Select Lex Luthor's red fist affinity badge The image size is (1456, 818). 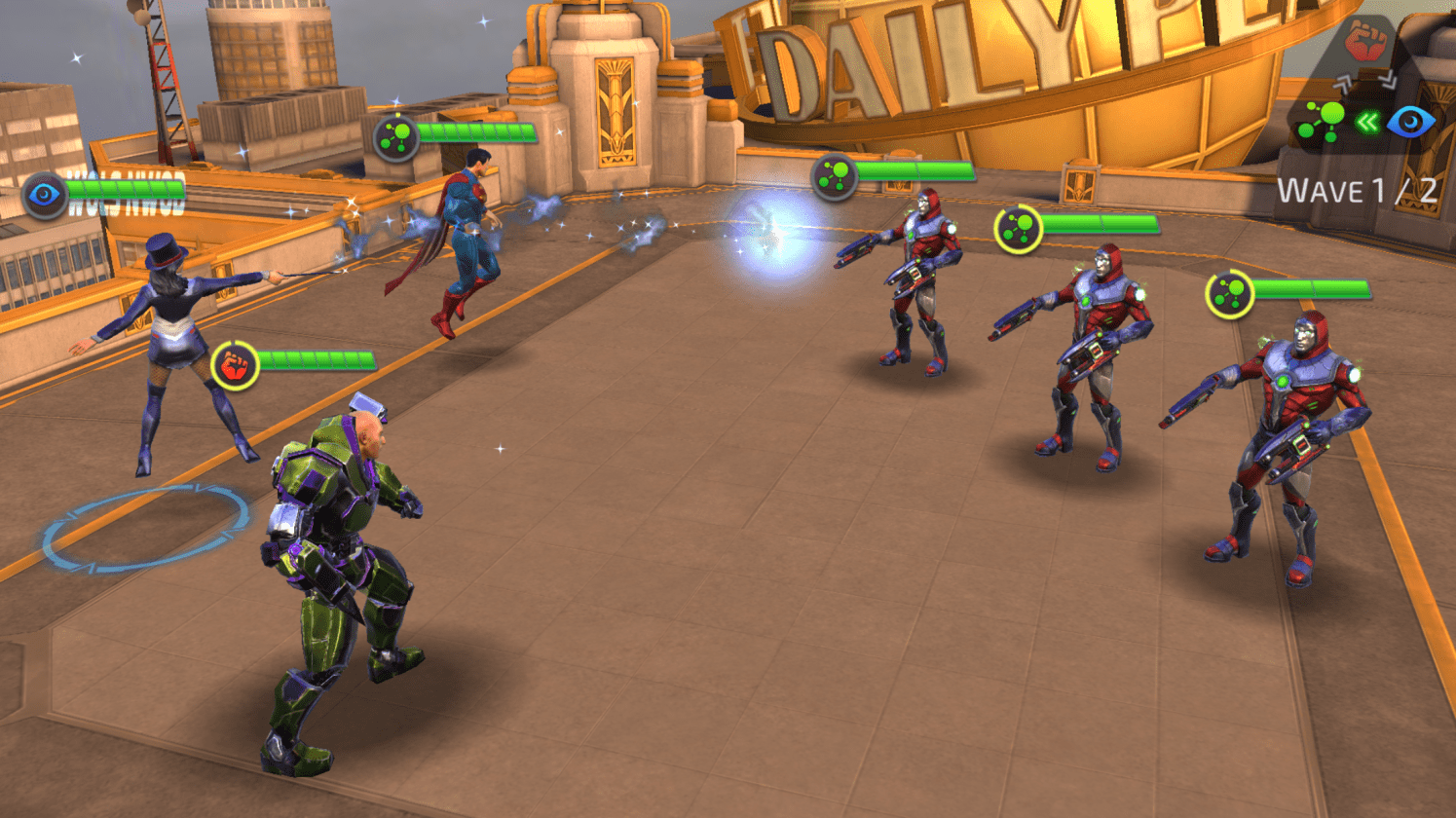(x=235, y=366)
